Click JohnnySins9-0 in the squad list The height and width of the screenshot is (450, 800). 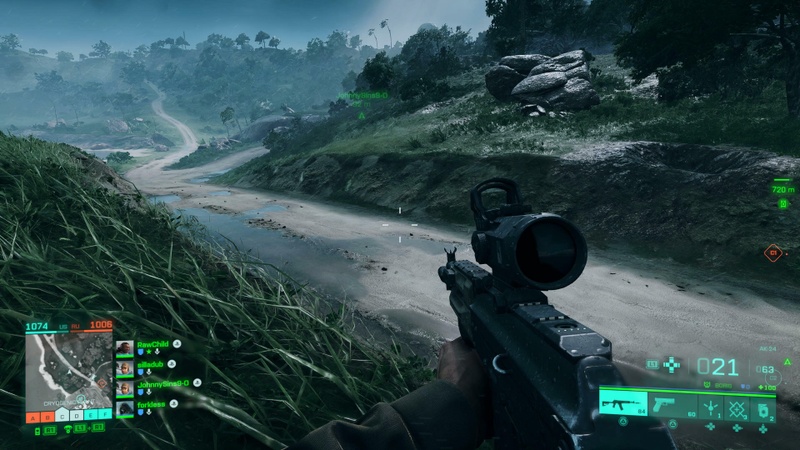click(124, 387)
